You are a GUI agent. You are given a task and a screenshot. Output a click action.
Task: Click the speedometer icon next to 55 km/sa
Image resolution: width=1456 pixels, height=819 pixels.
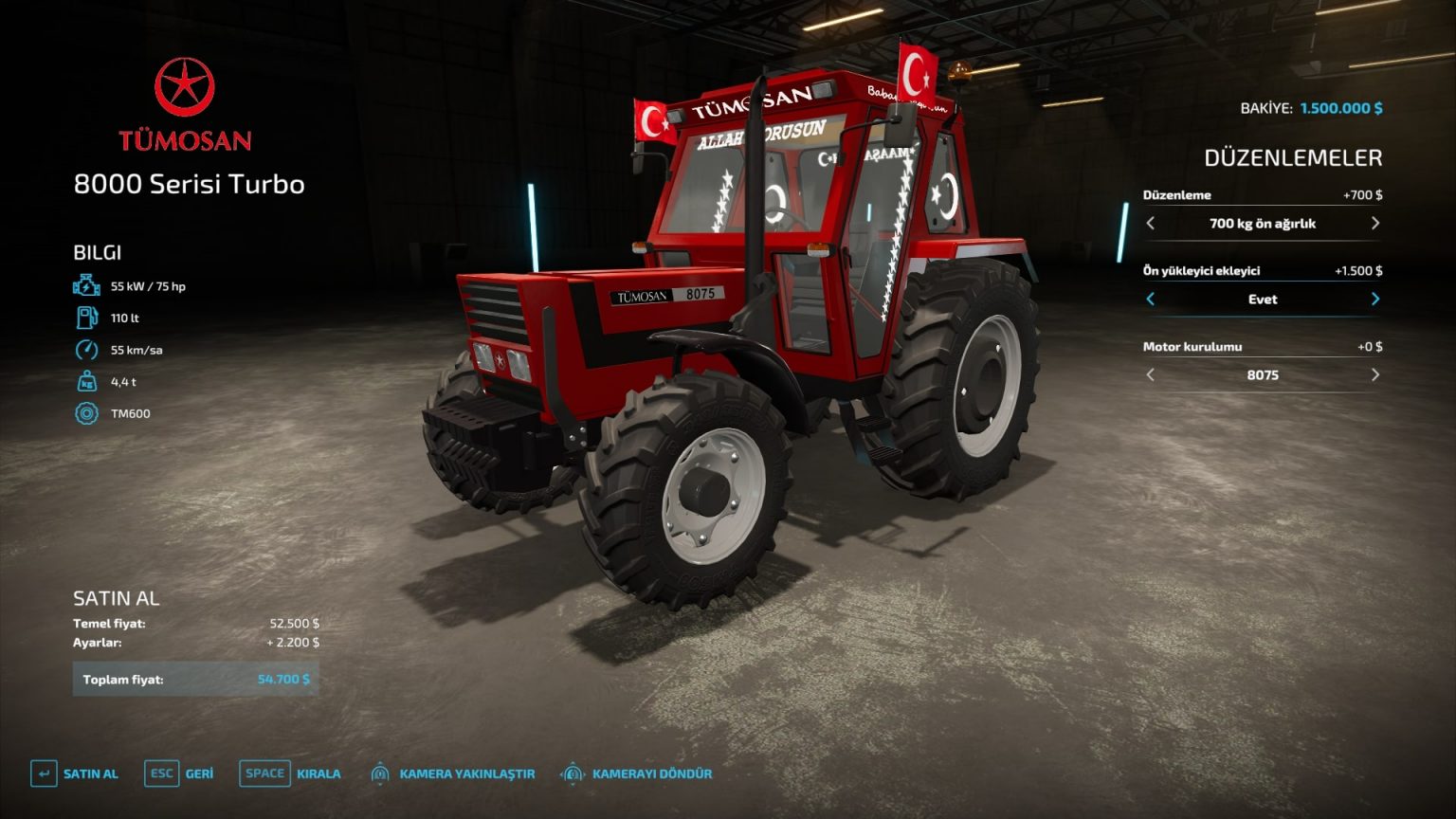tap(85, 351)
